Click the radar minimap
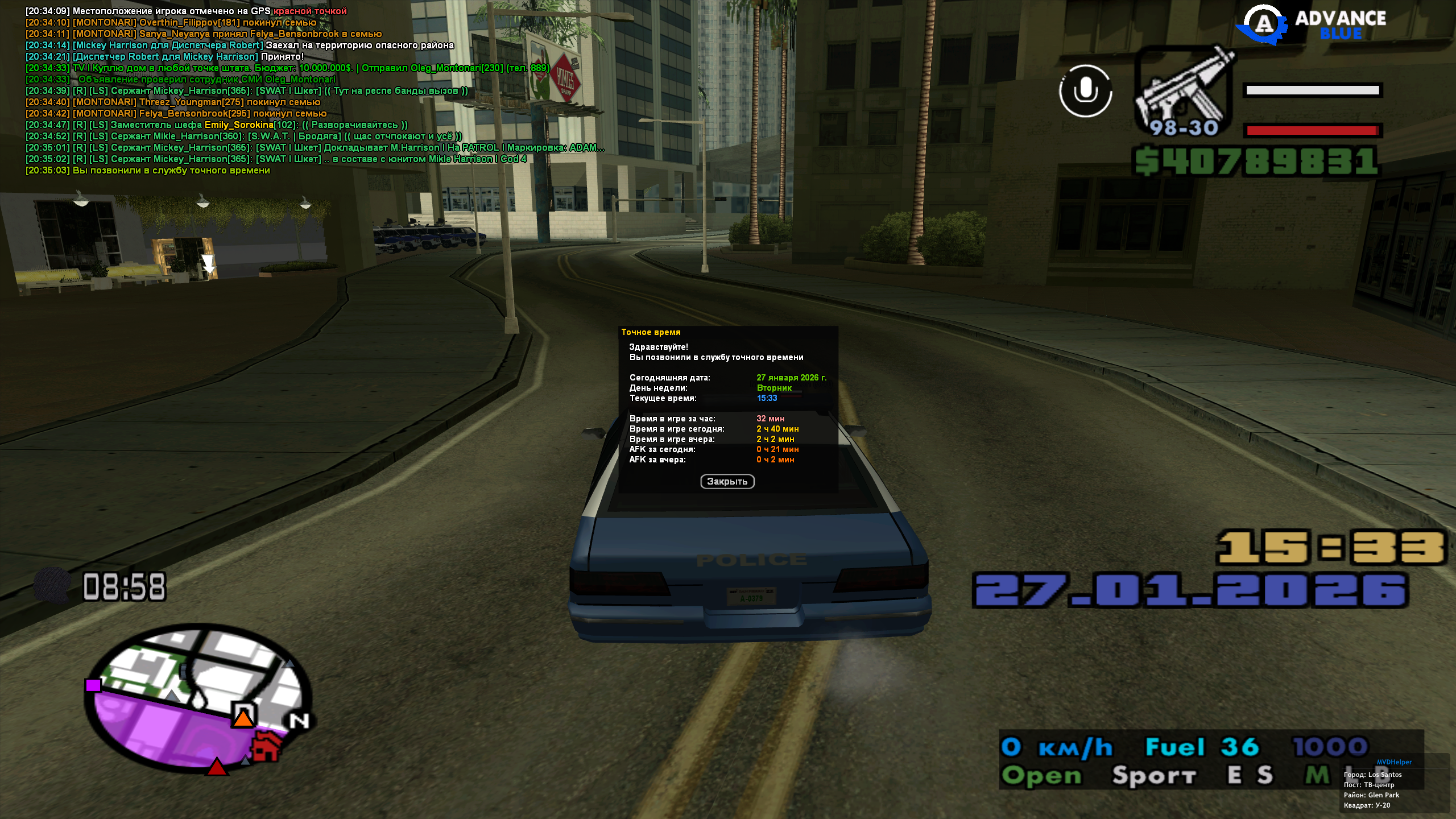This screenshot has height=819, width=1456. tap(196, 700)
